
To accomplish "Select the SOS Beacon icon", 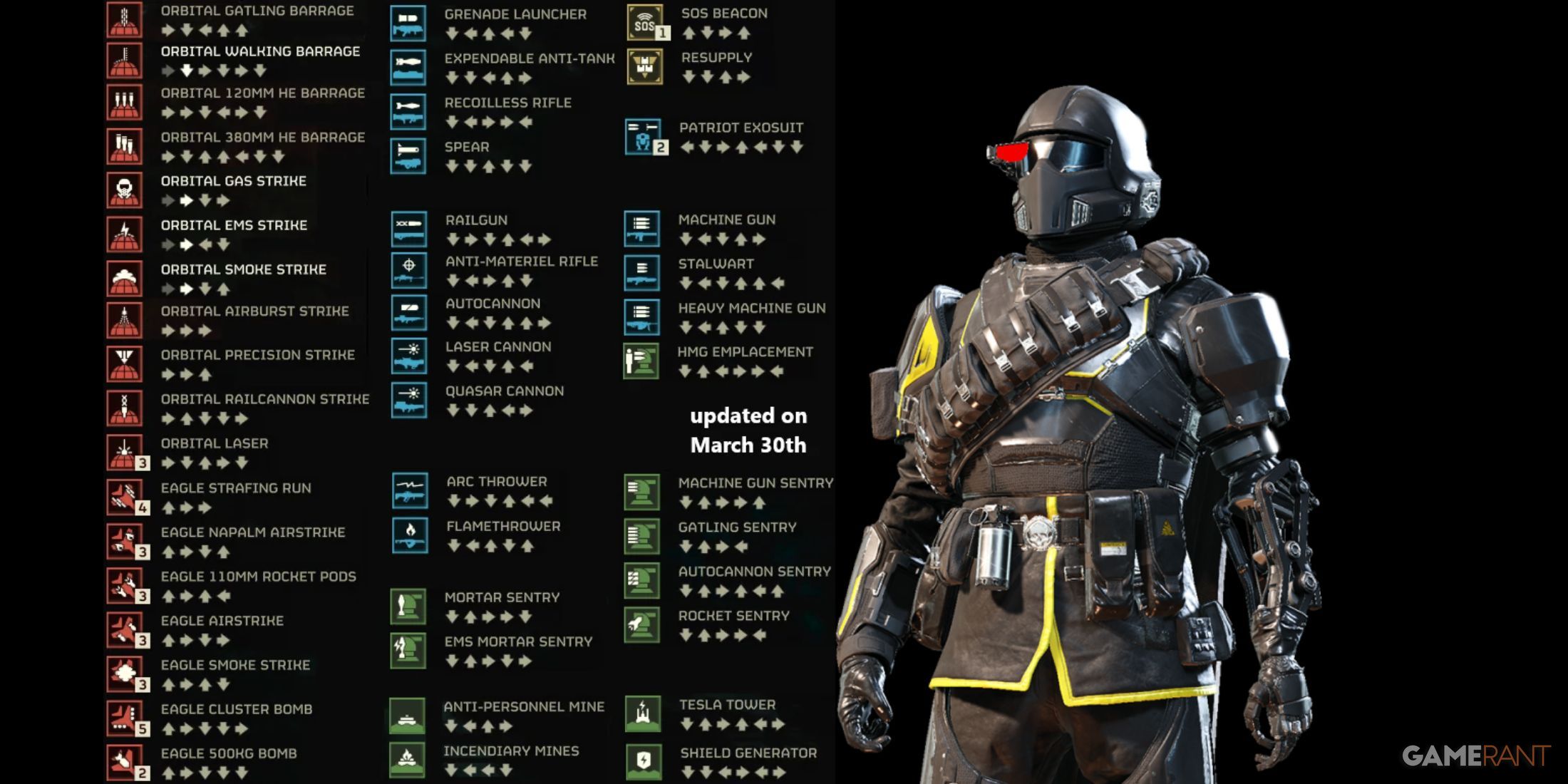I will pos(645,23).
